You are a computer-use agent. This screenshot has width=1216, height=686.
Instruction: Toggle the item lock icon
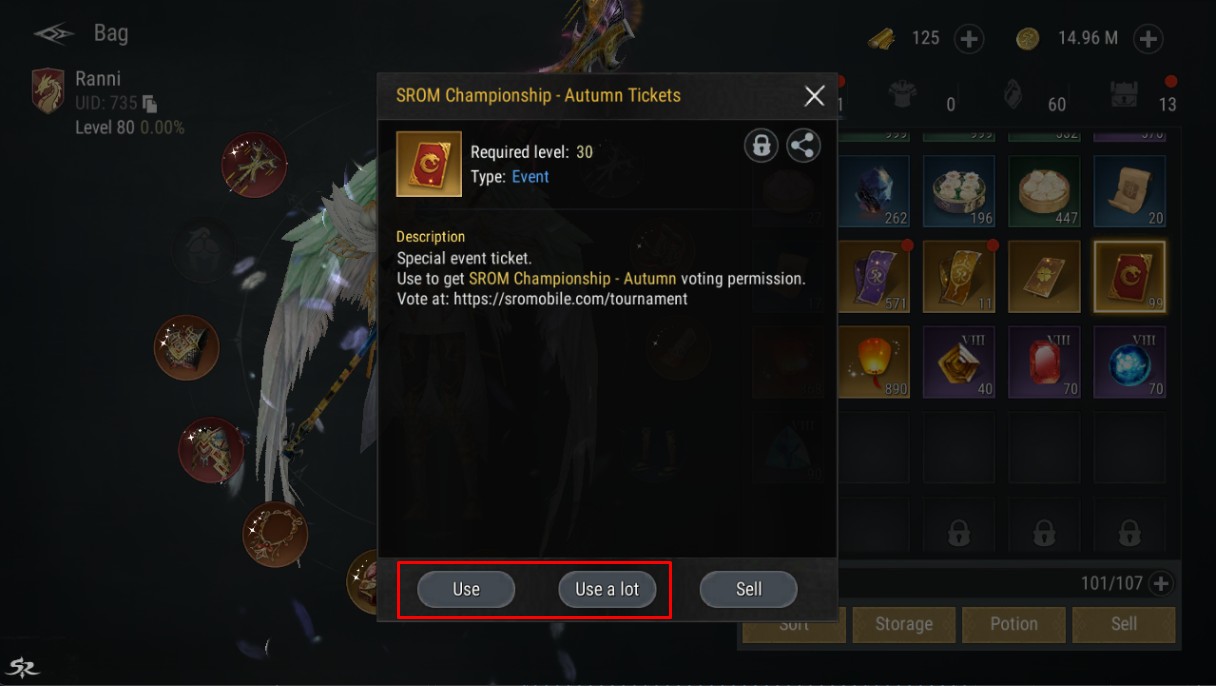click(761, 146)
